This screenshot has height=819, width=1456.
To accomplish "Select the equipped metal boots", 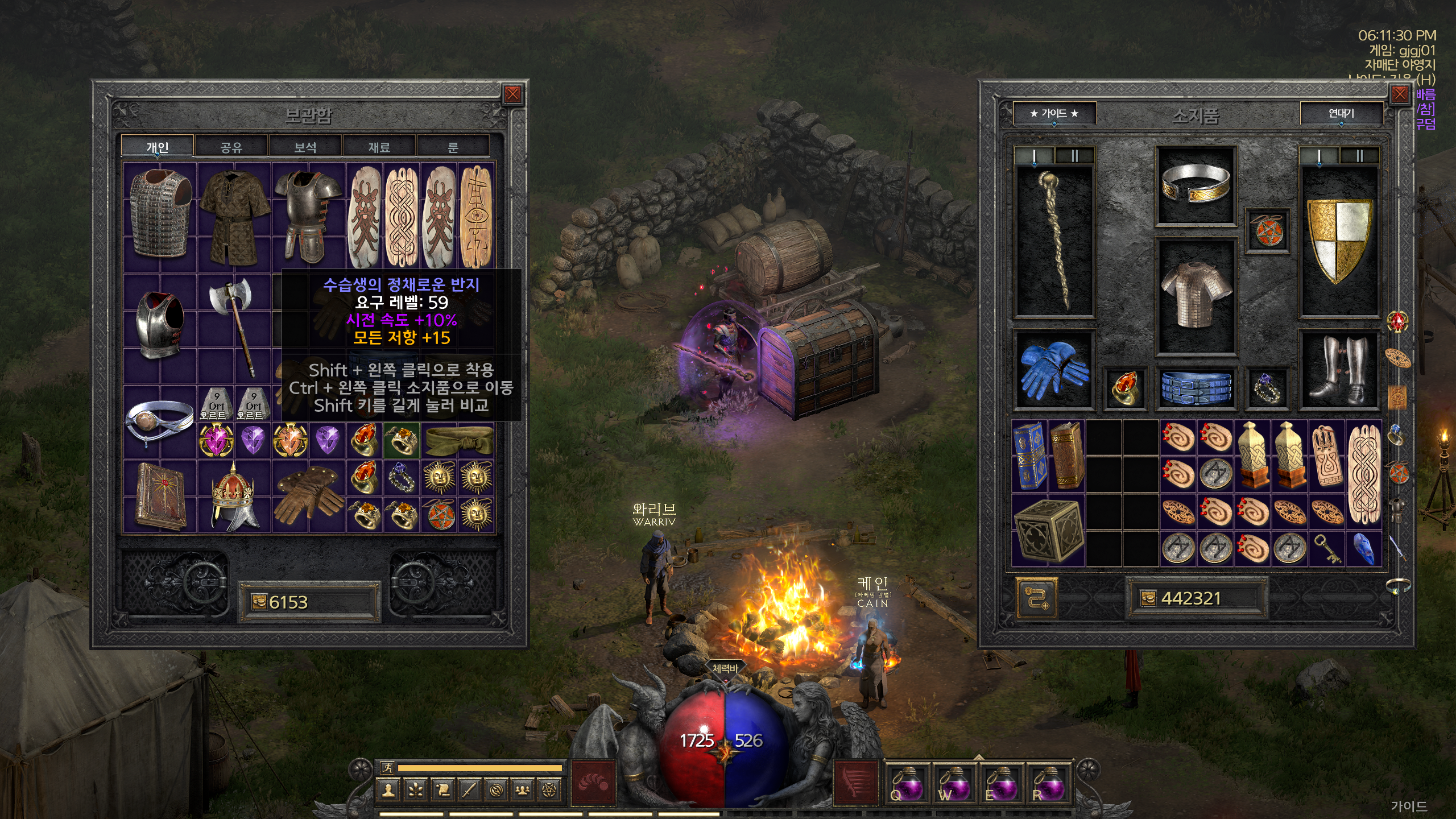I will [x=1339, y=370].
